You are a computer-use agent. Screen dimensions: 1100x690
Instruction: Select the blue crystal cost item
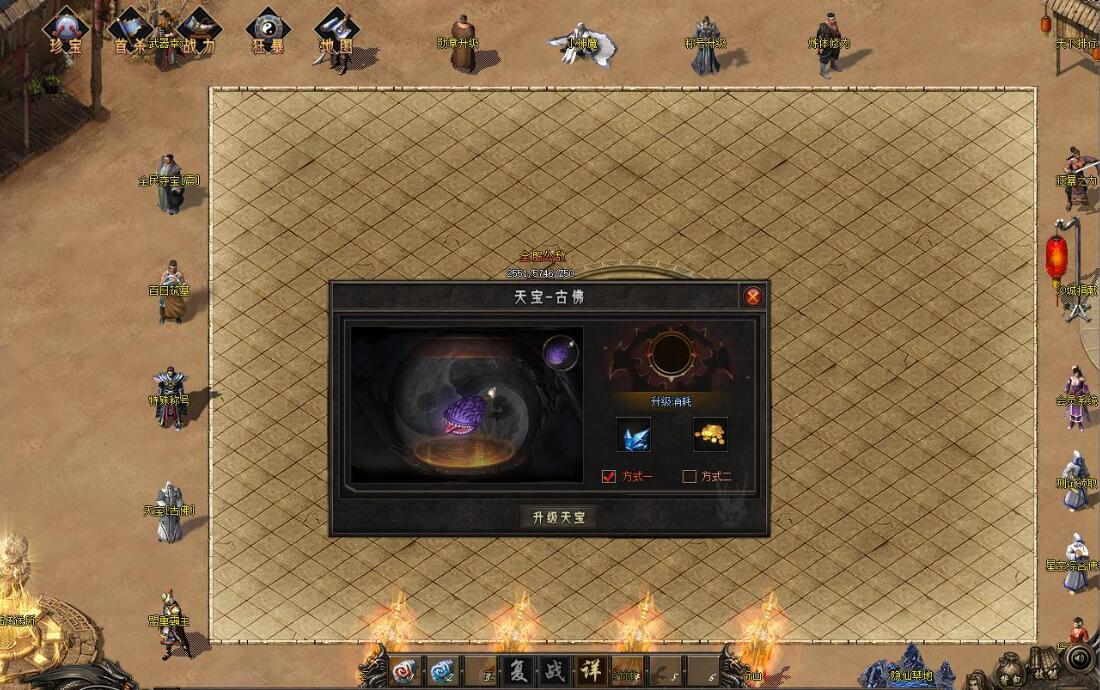point(633,434)
